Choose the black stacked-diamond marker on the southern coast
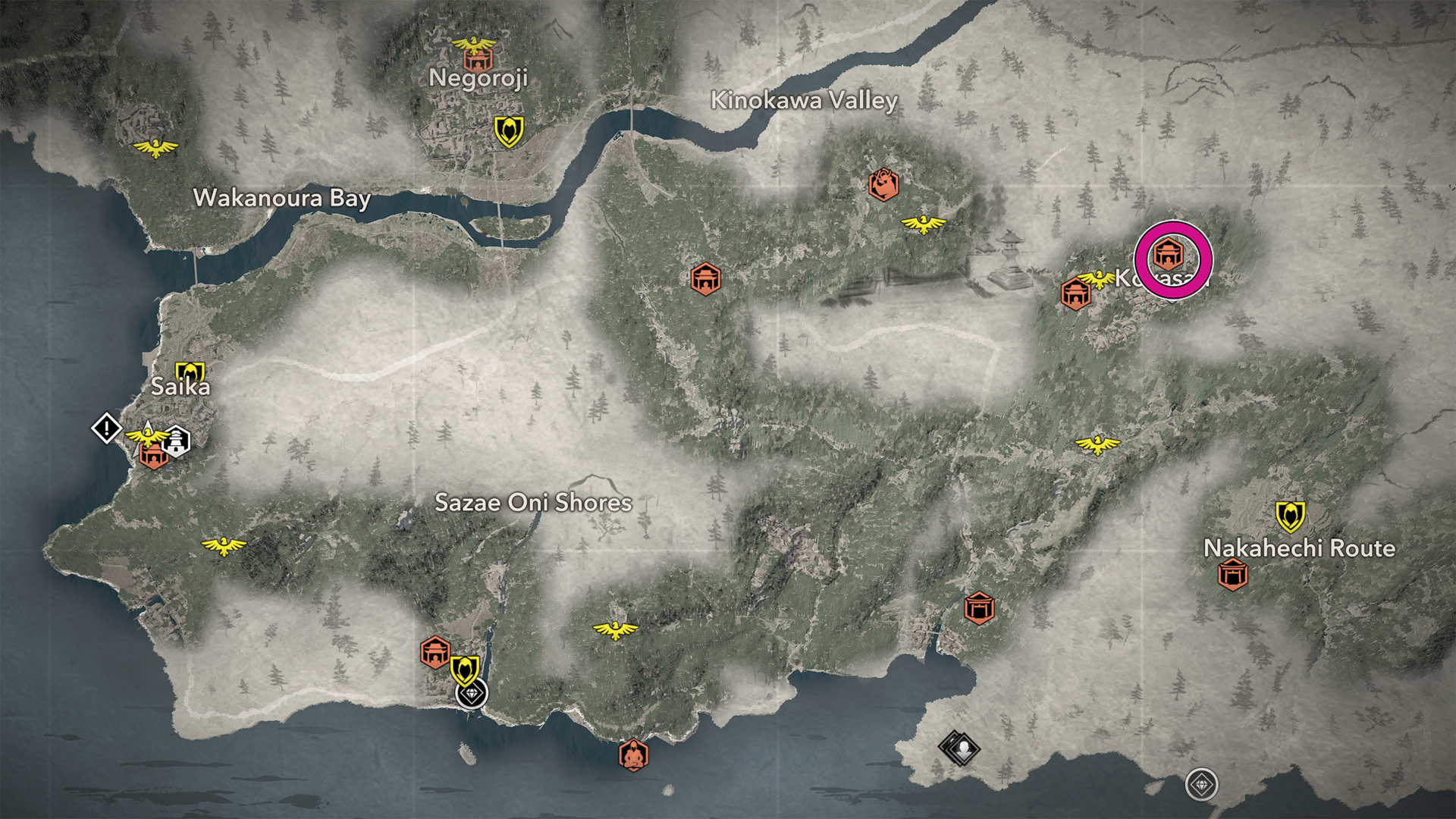The width and height of the screenshot is (1456, 819). tap(959, 748)
